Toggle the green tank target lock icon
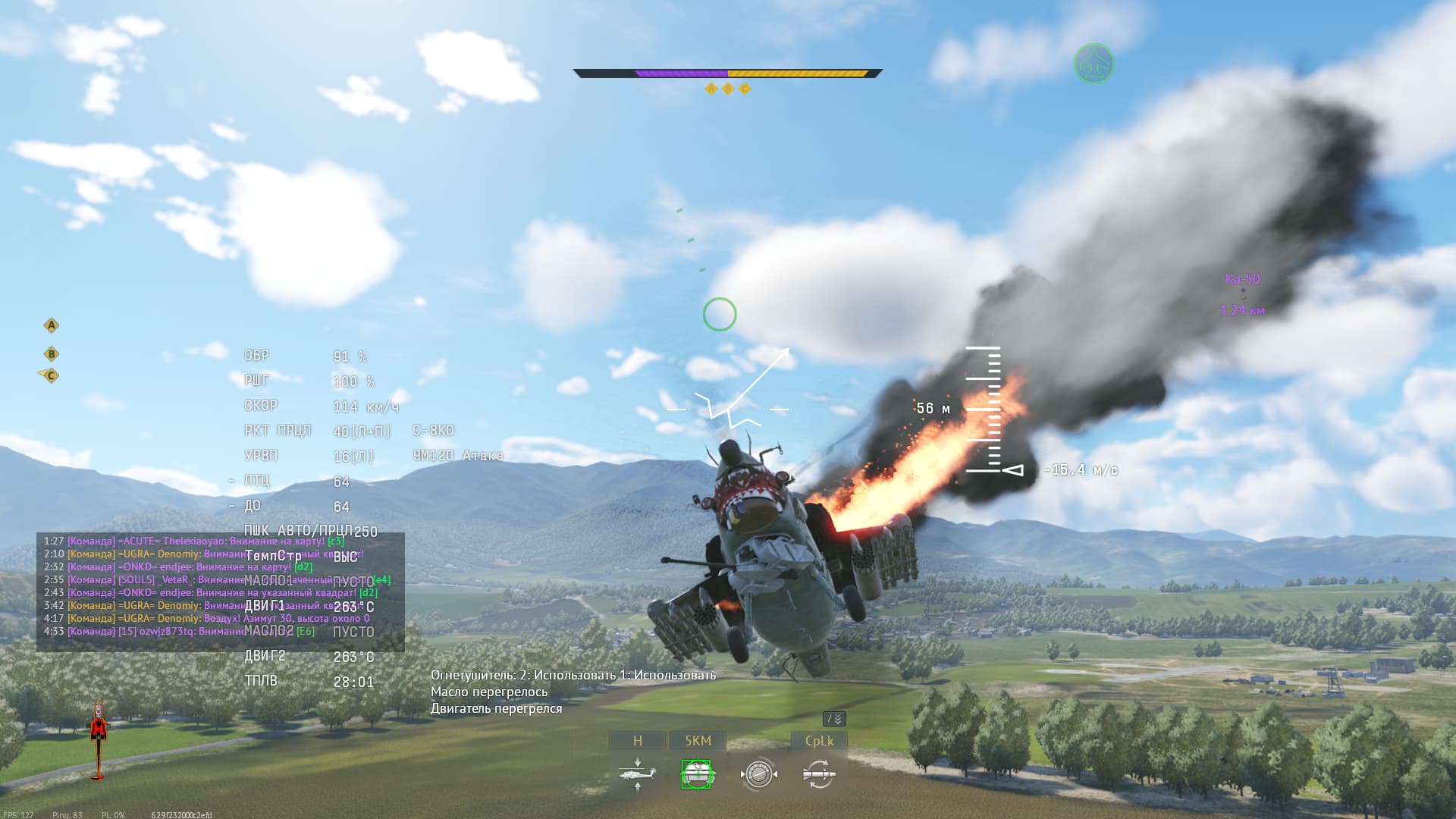This screenshot has width=1456, height=819. (696, 774)
